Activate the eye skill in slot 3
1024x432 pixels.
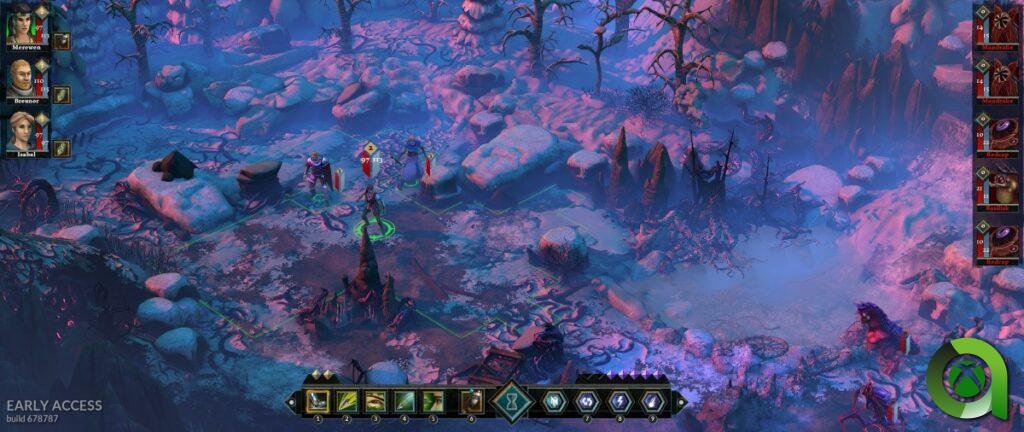[x=376, y=401]
